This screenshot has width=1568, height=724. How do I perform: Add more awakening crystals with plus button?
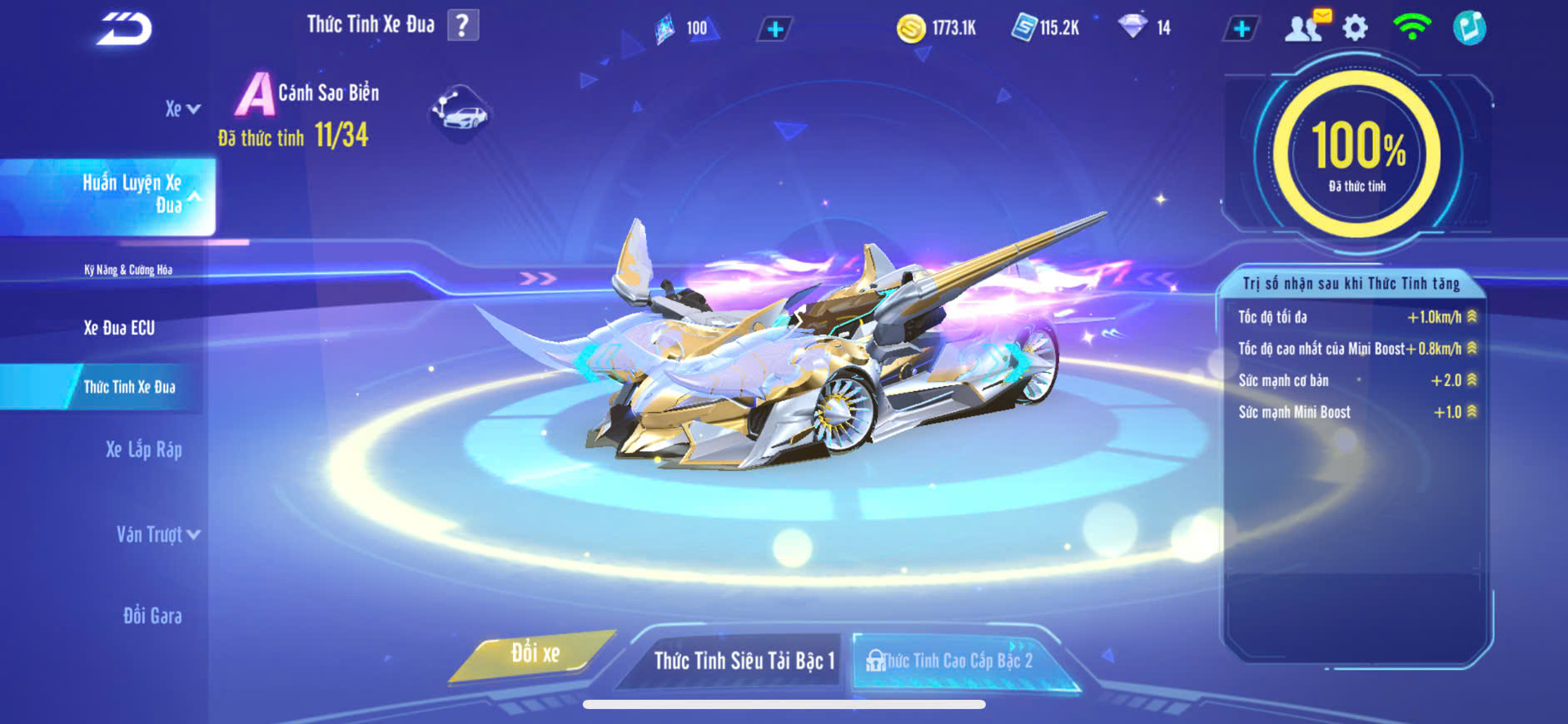(774, 30)
